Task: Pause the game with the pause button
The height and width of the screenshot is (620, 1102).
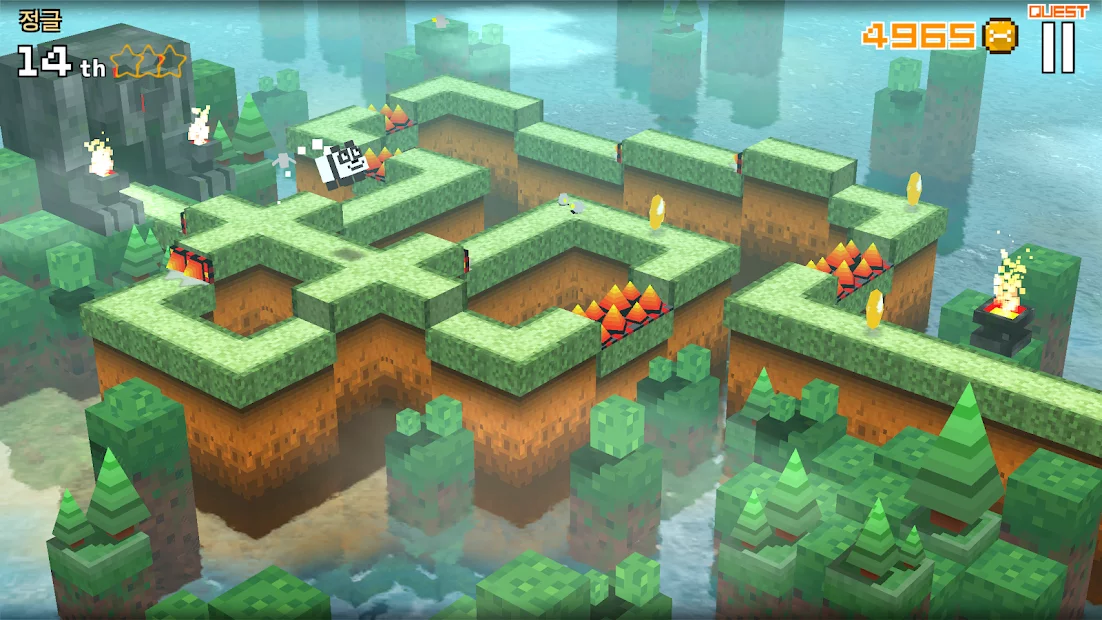Action: tap(1057, 47)
